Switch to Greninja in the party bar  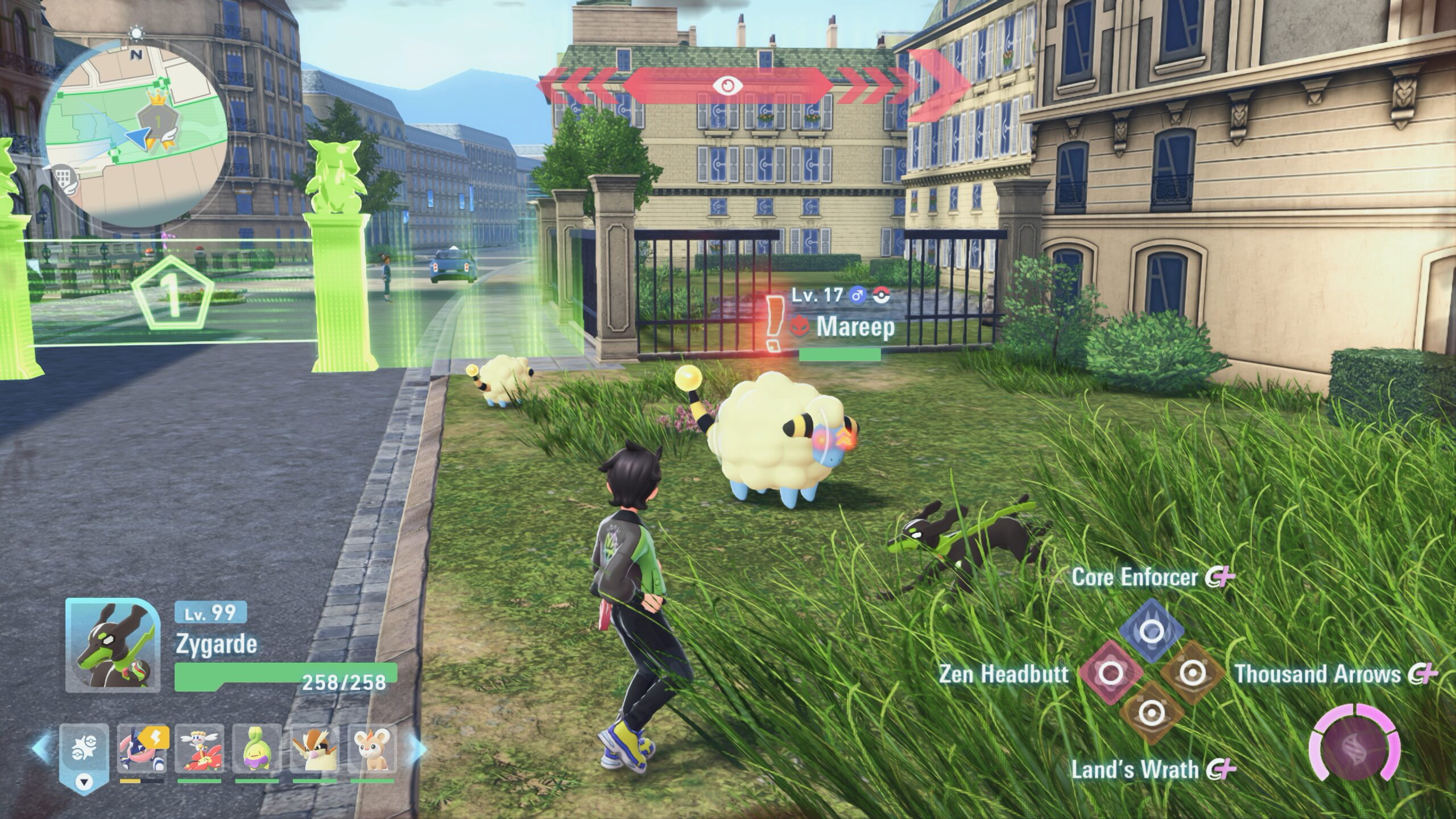pyautogui.click(x=142, y=748)
